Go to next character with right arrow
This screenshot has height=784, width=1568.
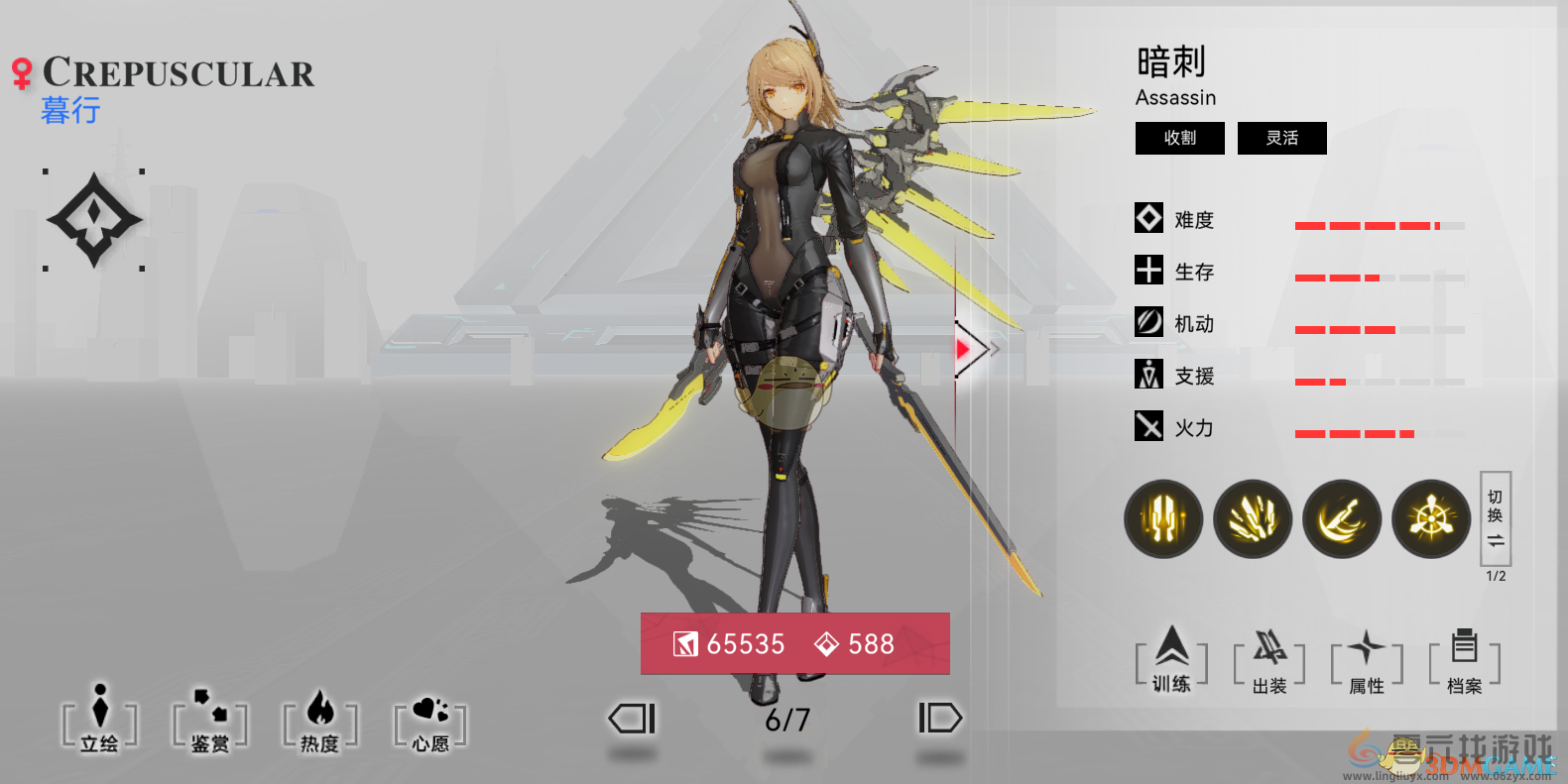[939, 718]
